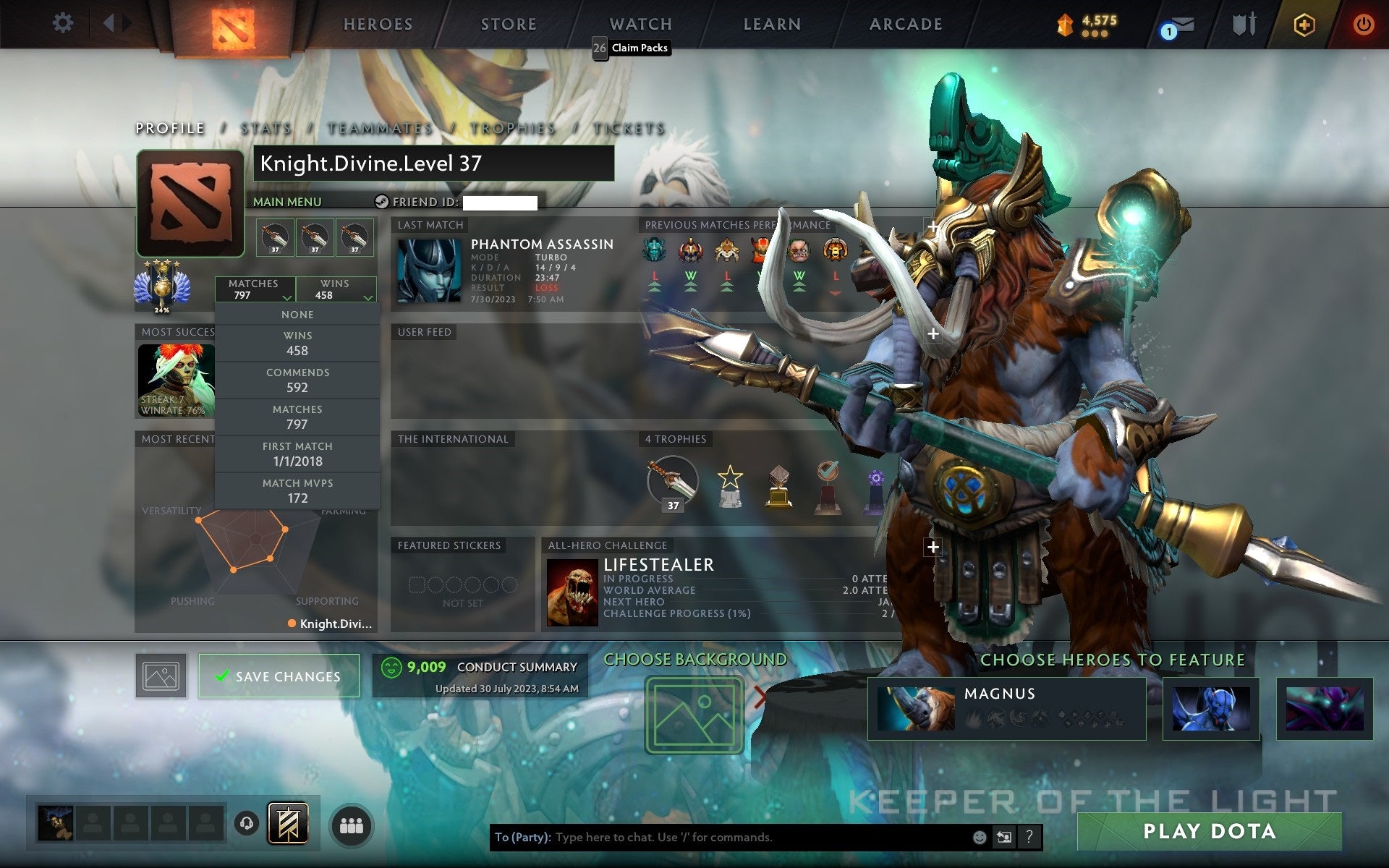Image resolution: width=1389 pixels, height=868 pixels.
Task: Switch to the Trophies tab
Action: [511, 128]
